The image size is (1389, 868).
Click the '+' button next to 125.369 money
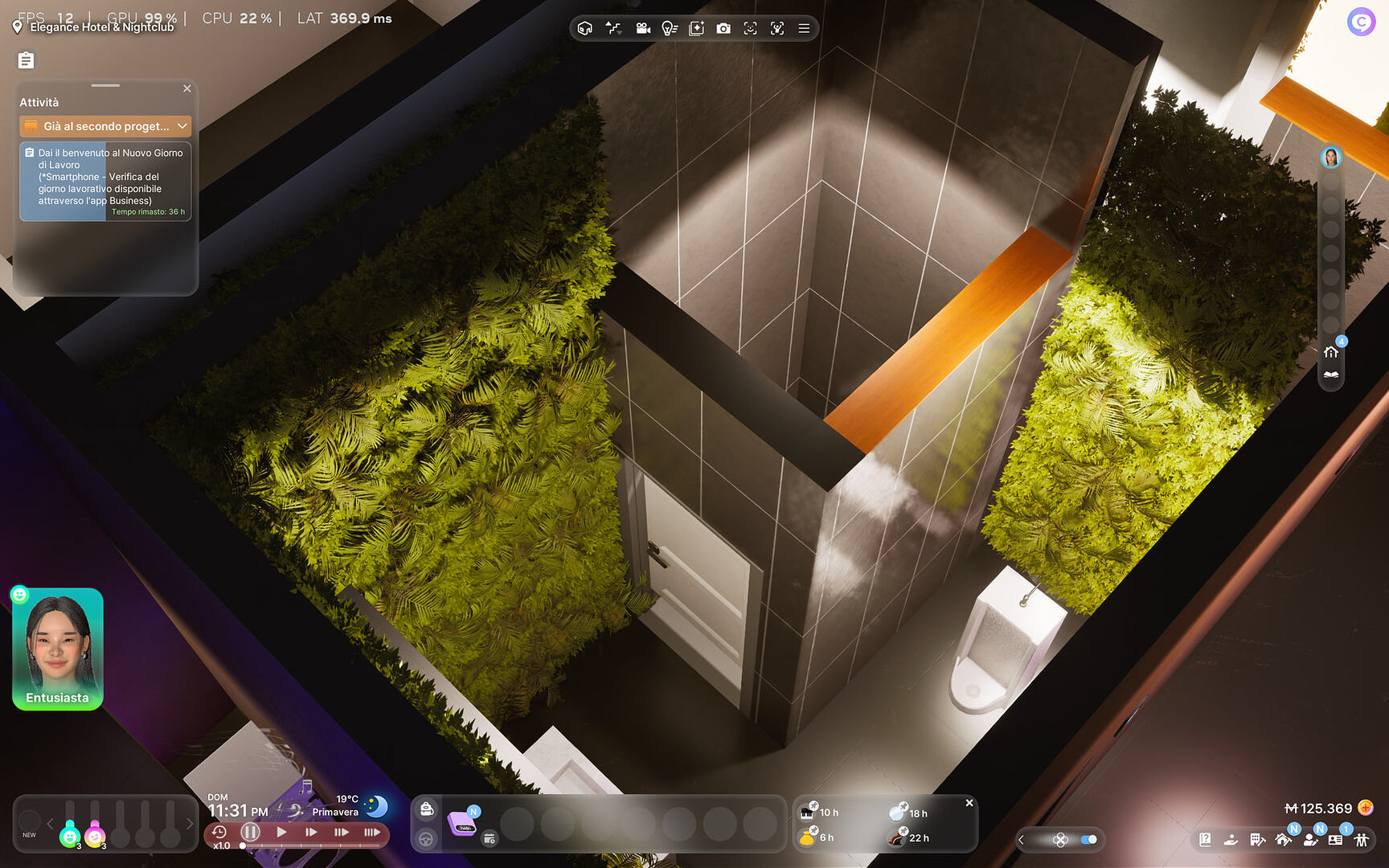1366,809
